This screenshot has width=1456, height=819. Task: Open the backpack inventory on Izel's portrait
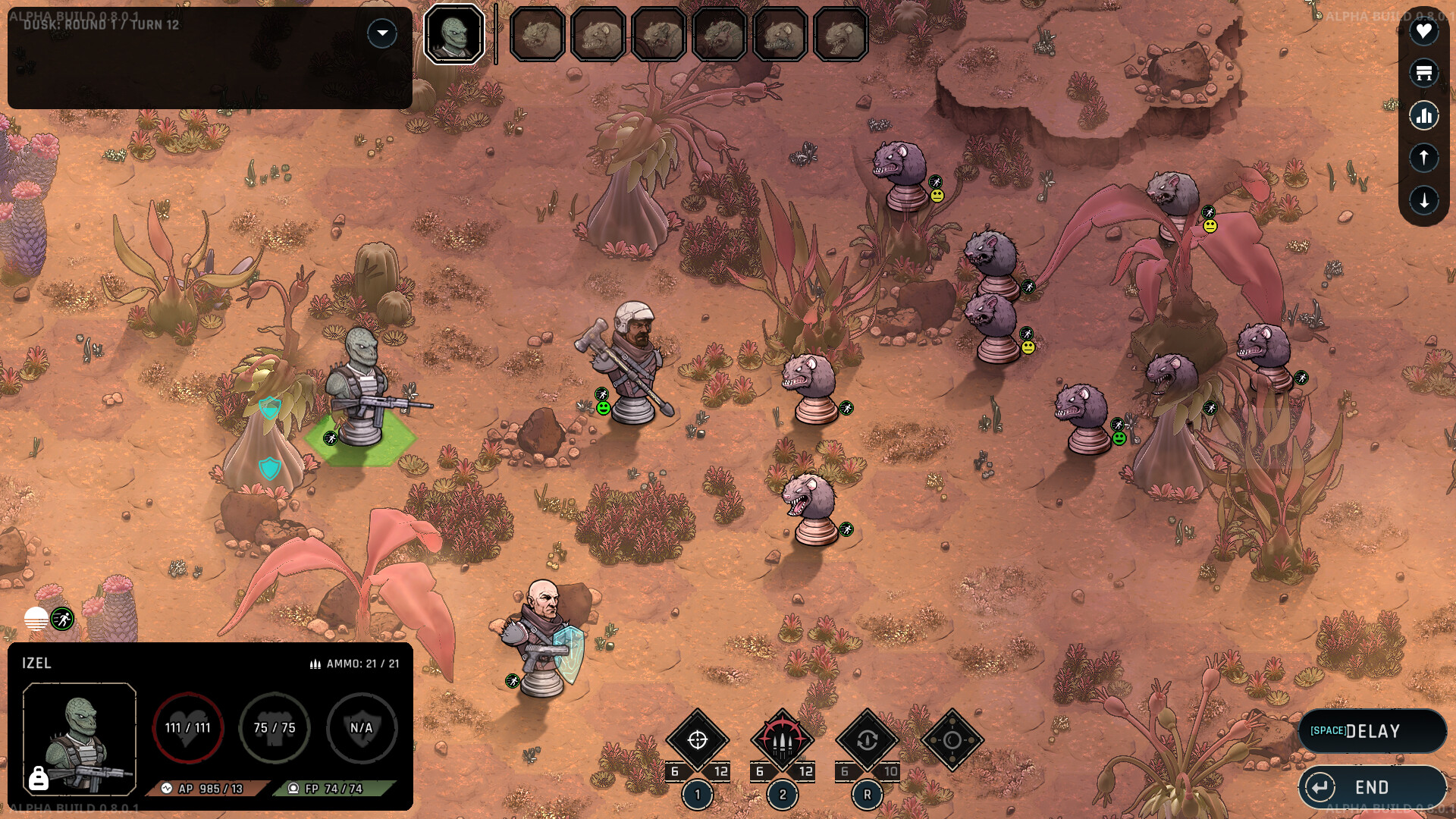click(39, 778)
